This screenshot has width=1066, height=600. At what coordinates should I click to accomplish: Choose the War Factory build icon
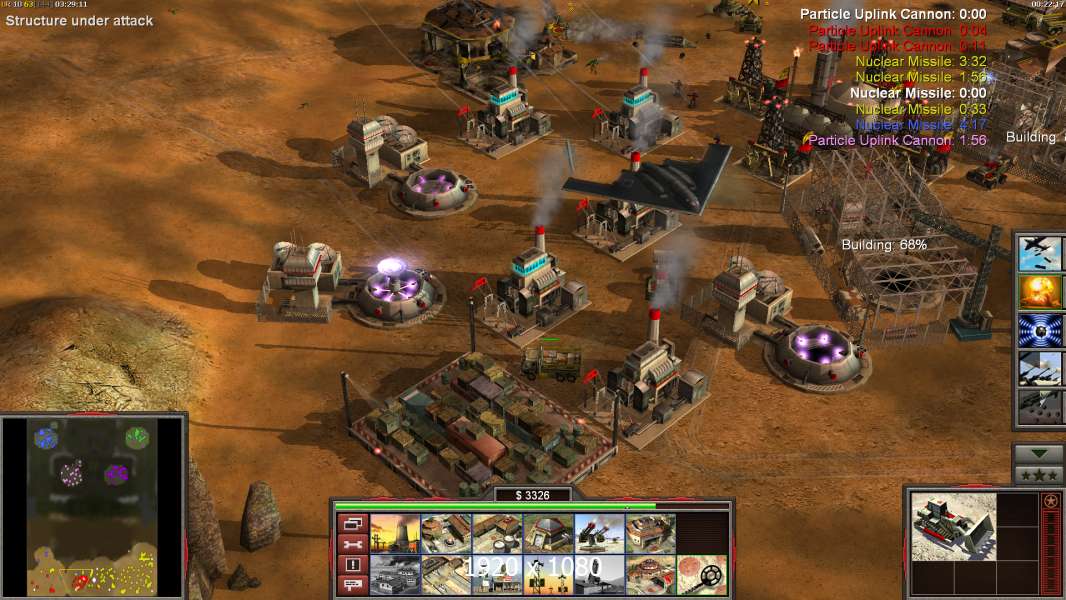pos(650,534)
